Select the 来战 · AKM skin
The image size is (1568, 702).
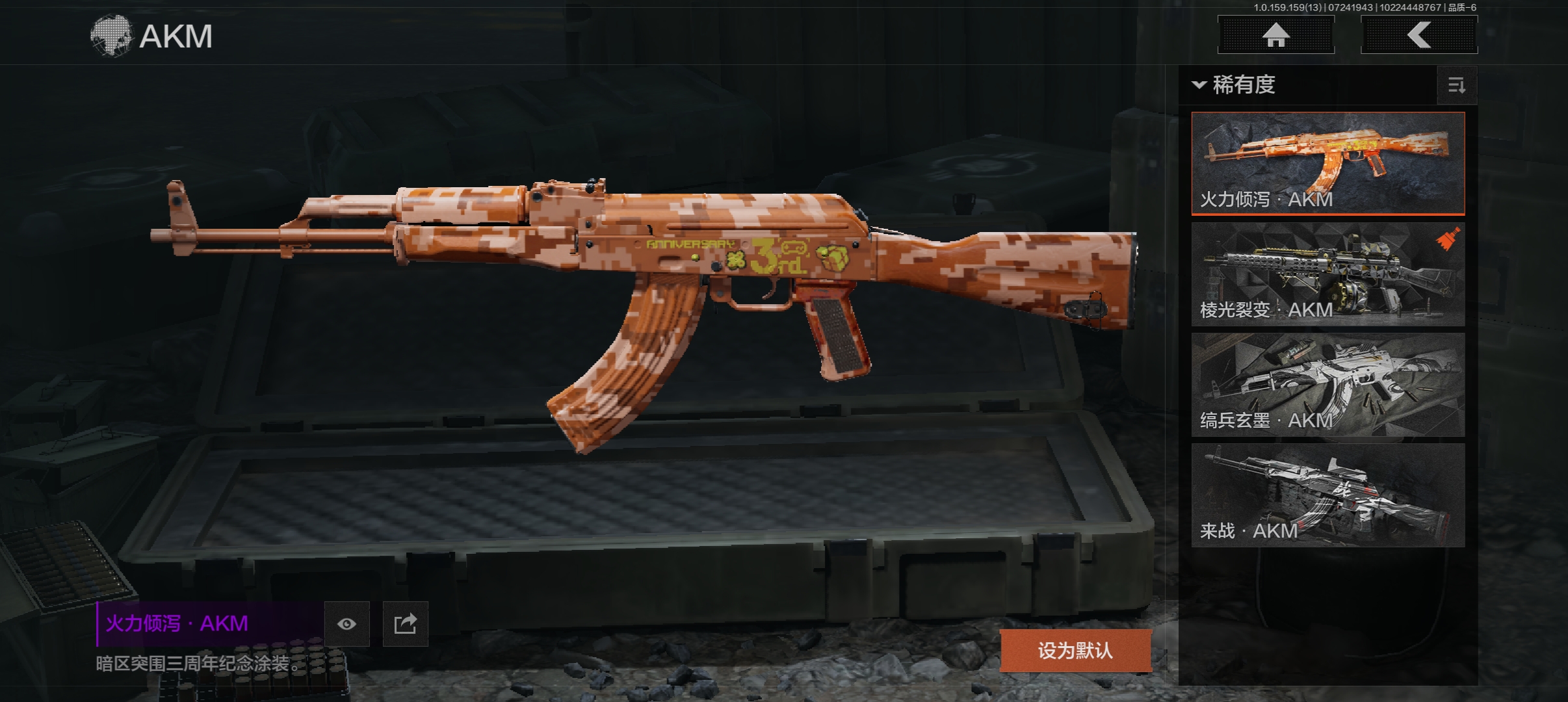coord(1327,495)
